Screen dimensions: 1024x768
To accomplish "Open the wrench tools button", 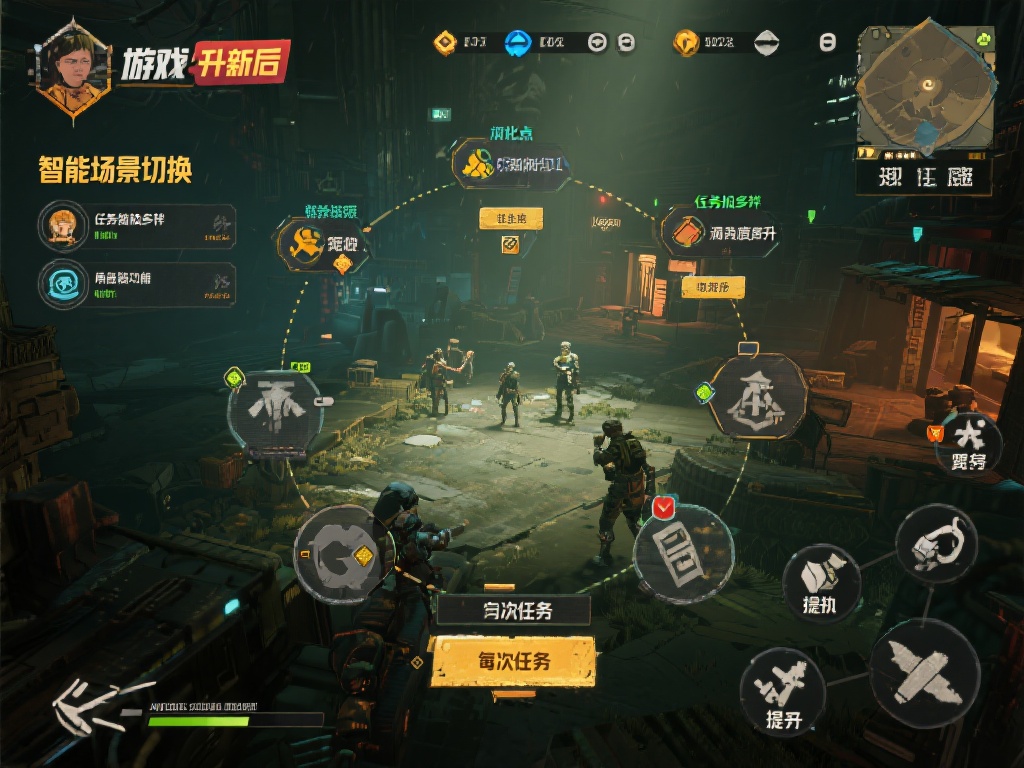I will pyautogui.click(x=968, y=445).
